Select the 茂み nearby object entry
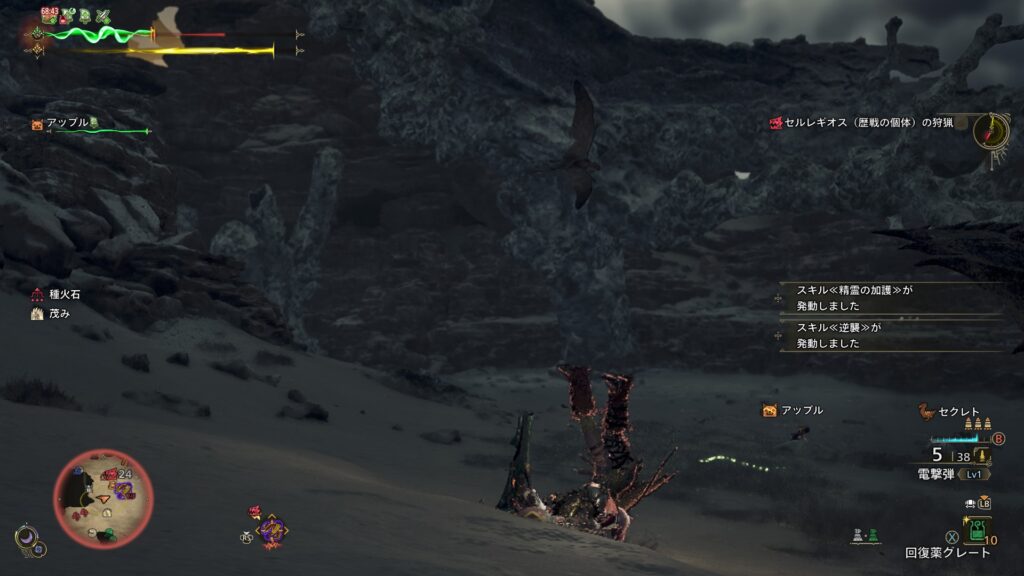1024x576 pixels. (x=50, y=313)
